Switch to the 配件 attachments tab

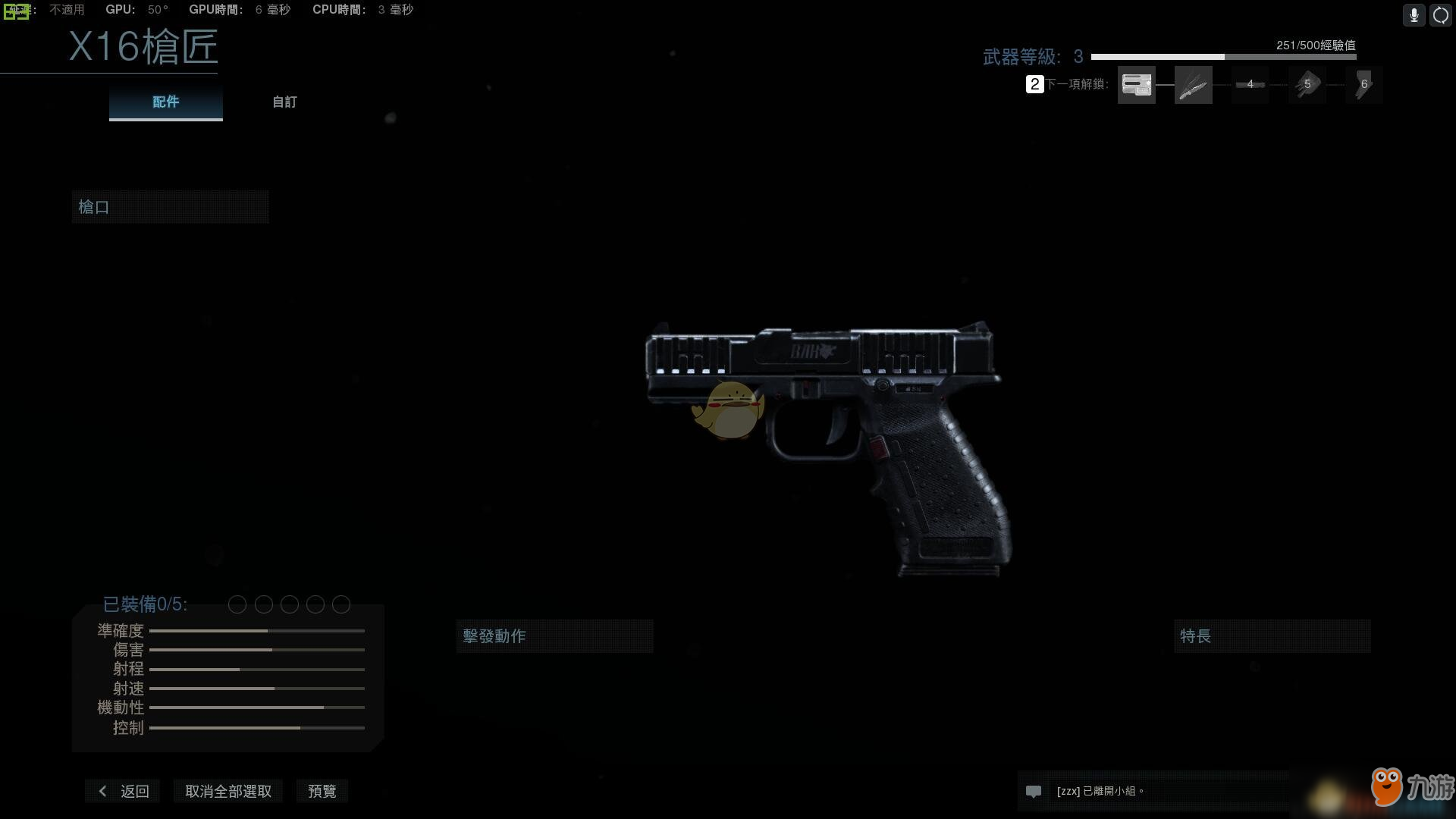[x=165, y=102]
